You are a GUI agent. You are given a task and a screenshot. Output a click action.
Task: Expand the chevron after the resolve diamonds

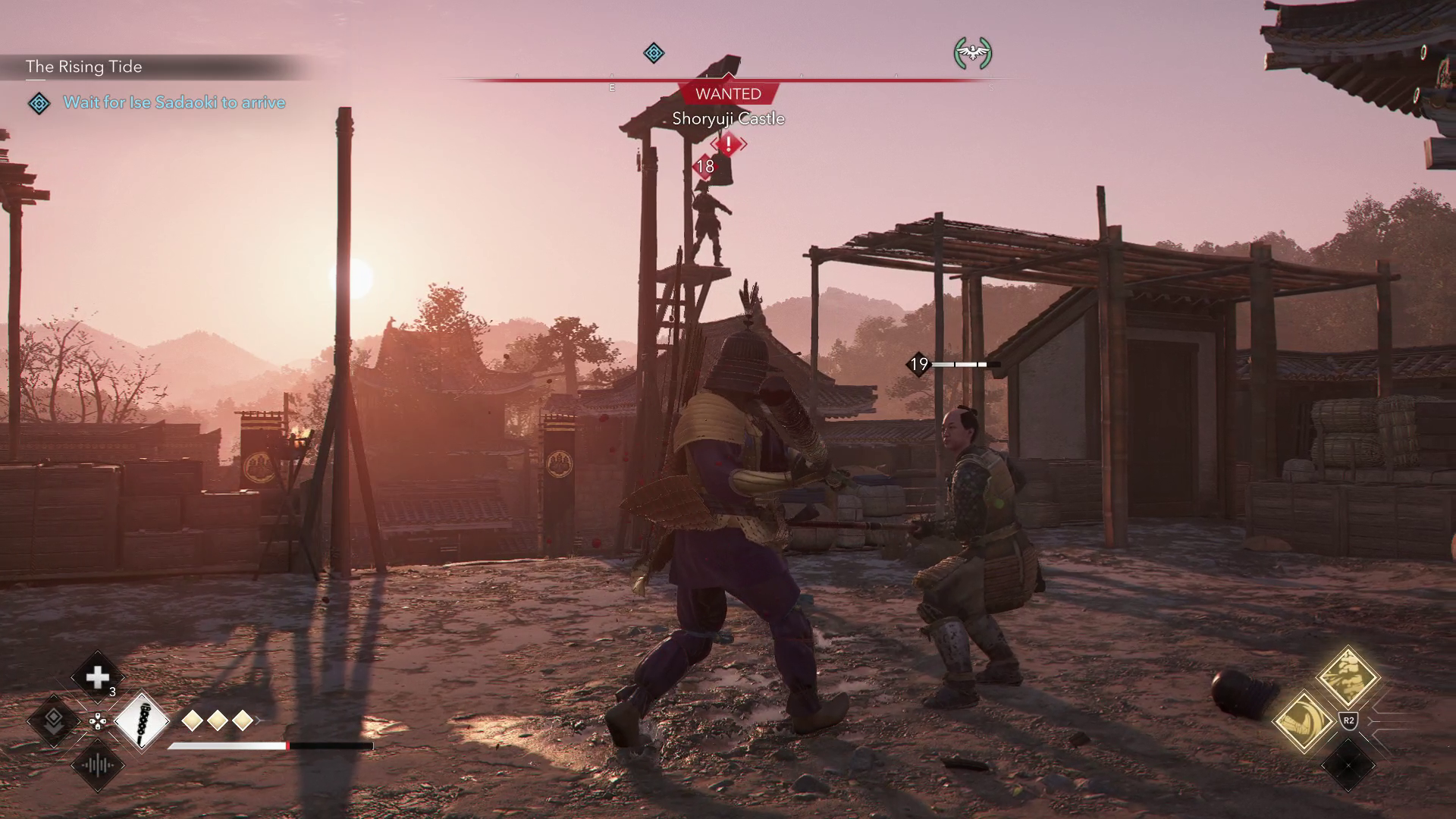pyautogui.click(x=259, y=720)
